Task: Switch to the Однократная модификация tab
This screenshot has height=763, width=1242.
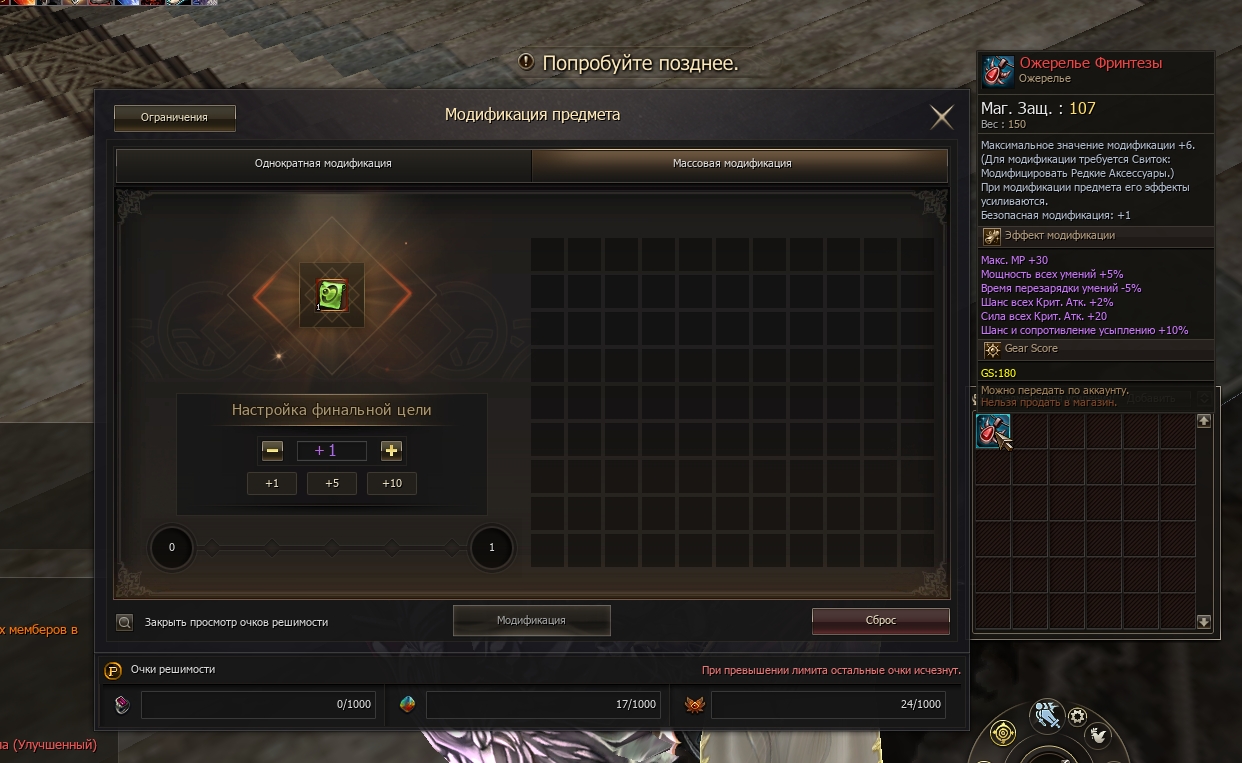Action: click(323, 164)
